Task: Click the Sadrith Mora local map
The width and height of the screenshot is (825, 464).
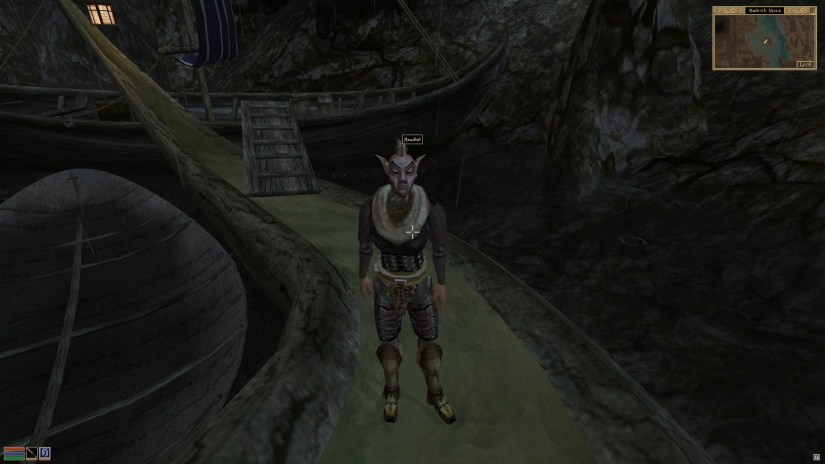Action: (765, 42)
